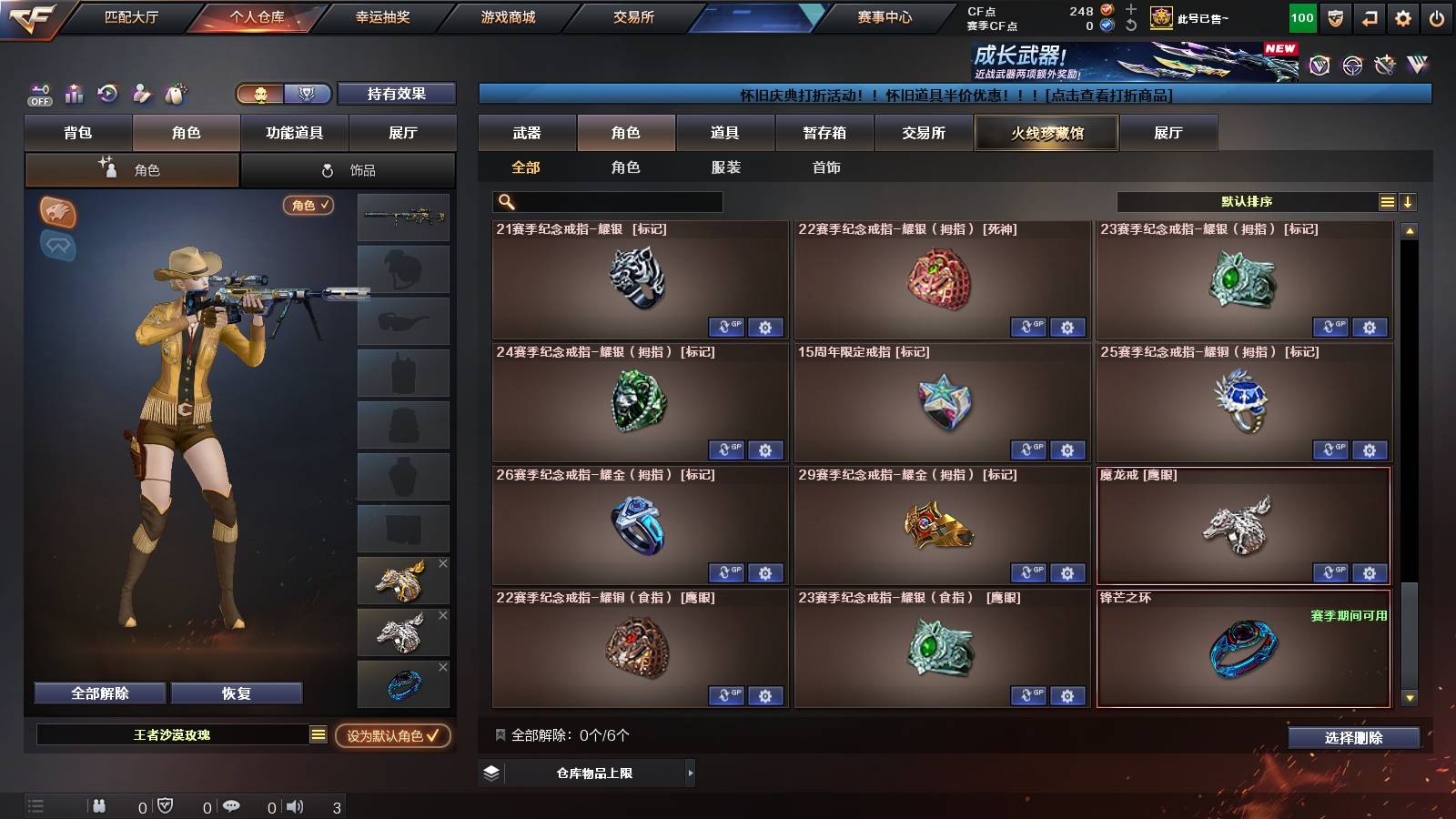This screenshot has width=1456, height=819.
Task: Switch to the 火线珍藏馆 tab
Action: (1046, 133)
